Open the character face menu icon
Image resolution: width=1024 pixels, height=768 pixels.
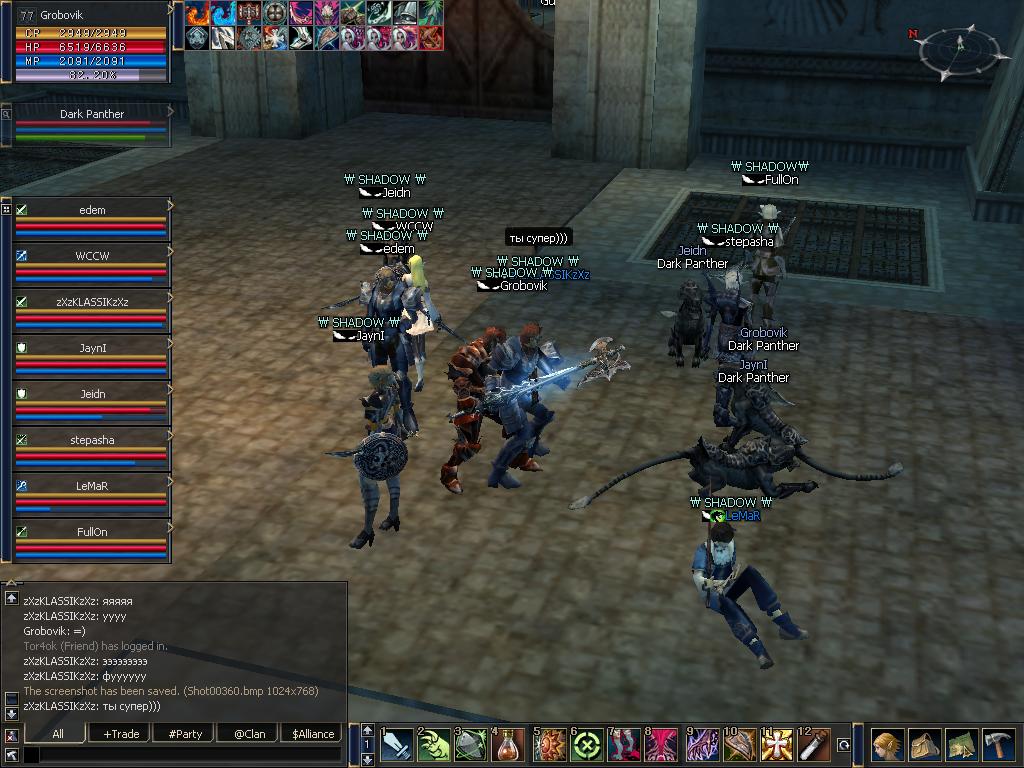pos(886,745)
